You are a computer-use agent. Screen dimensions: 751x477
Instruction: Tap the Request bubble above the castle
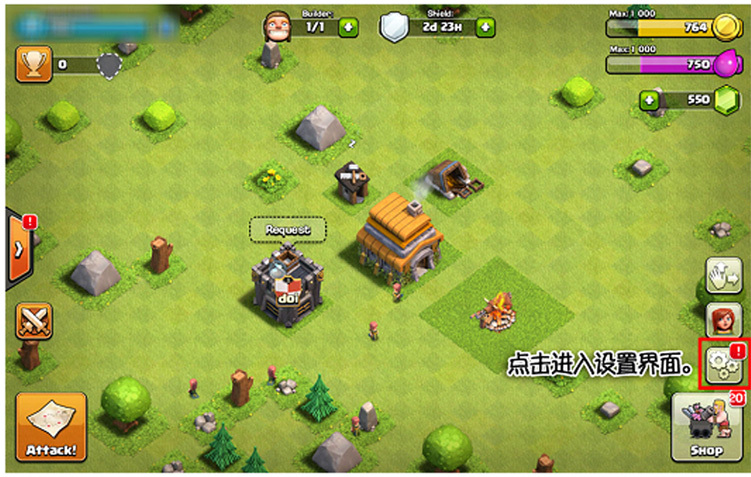[x=288, y=230]
